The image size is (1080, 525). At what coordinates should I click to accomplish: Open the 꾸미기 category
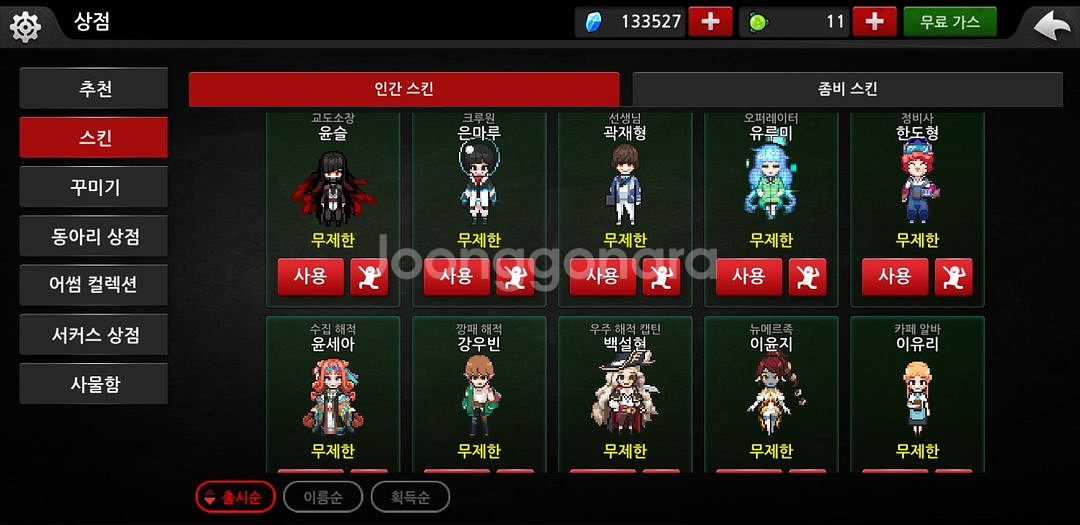pos(94,187)
